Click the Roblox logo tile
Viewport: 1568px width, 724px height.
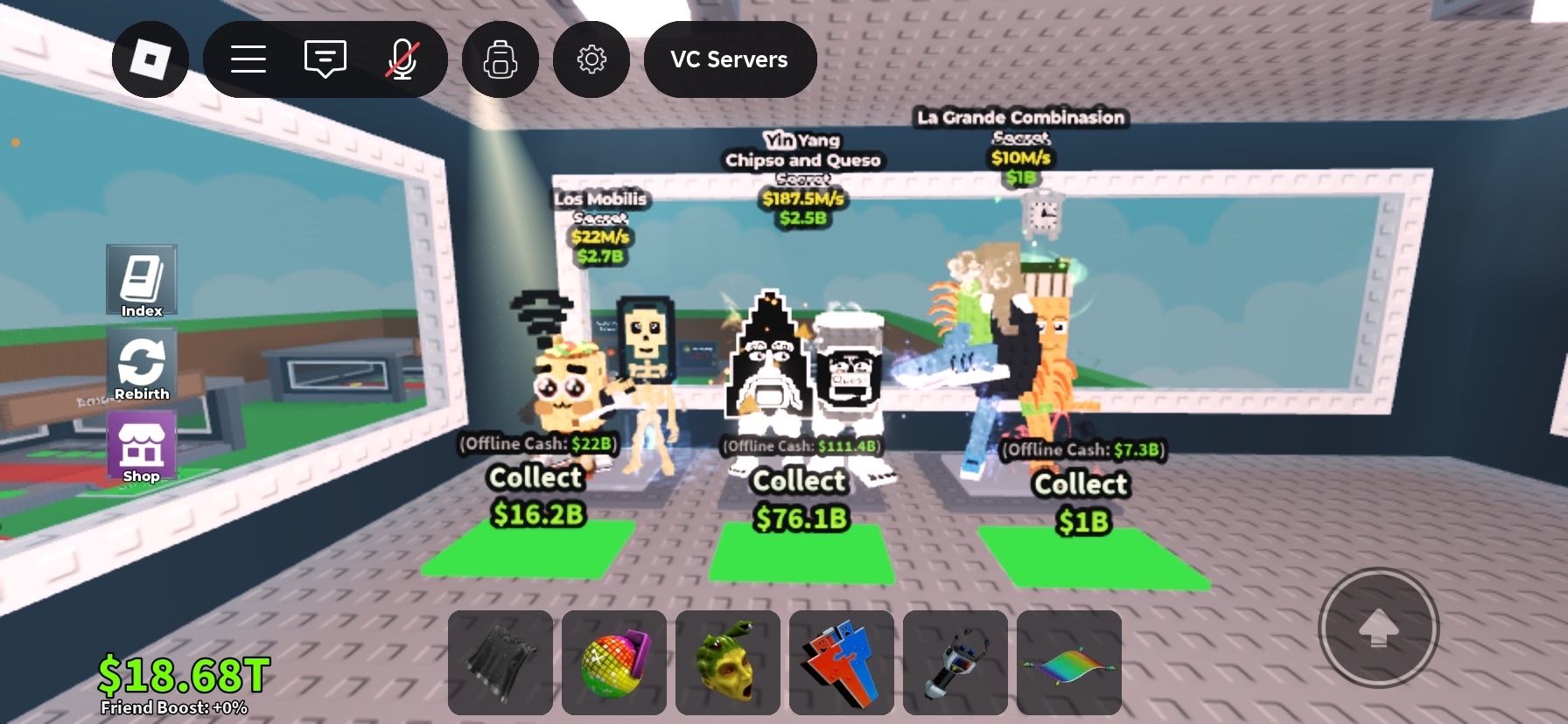point(150,58)
